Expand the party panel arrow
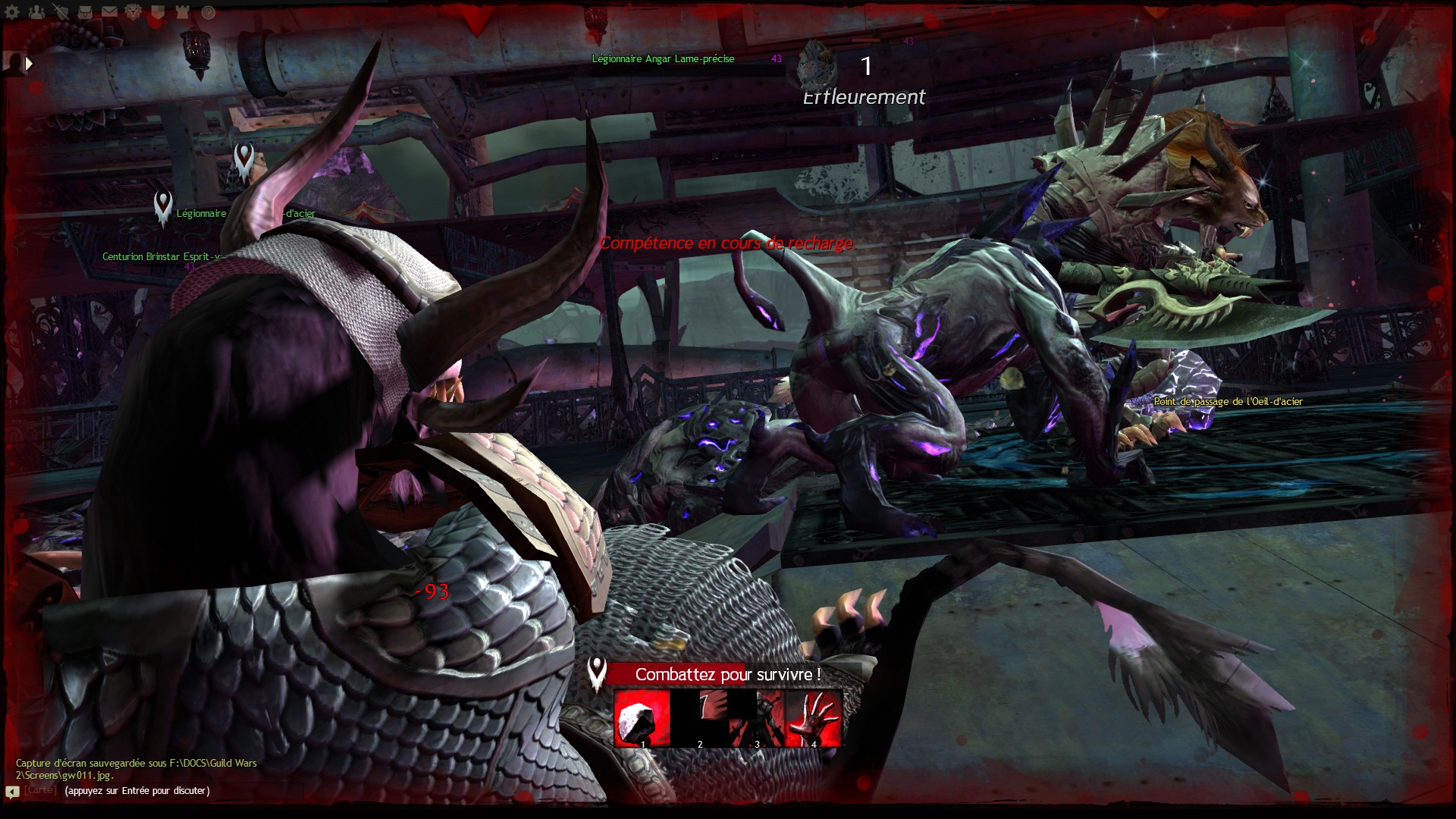The image size is (1456, 819). pos(29,64)
